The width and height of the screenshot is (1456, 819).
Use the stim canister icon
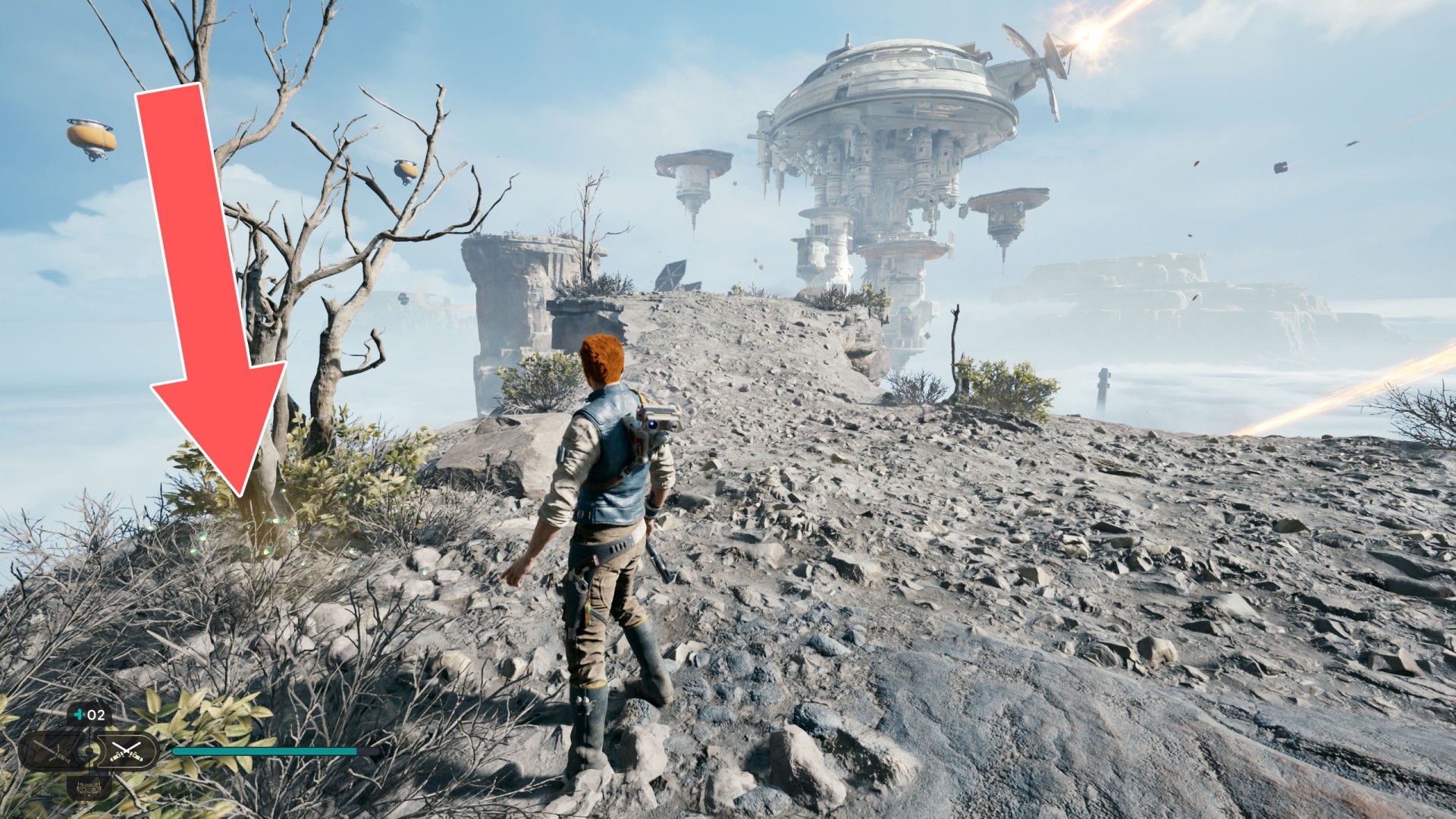[x=79, y=714]
